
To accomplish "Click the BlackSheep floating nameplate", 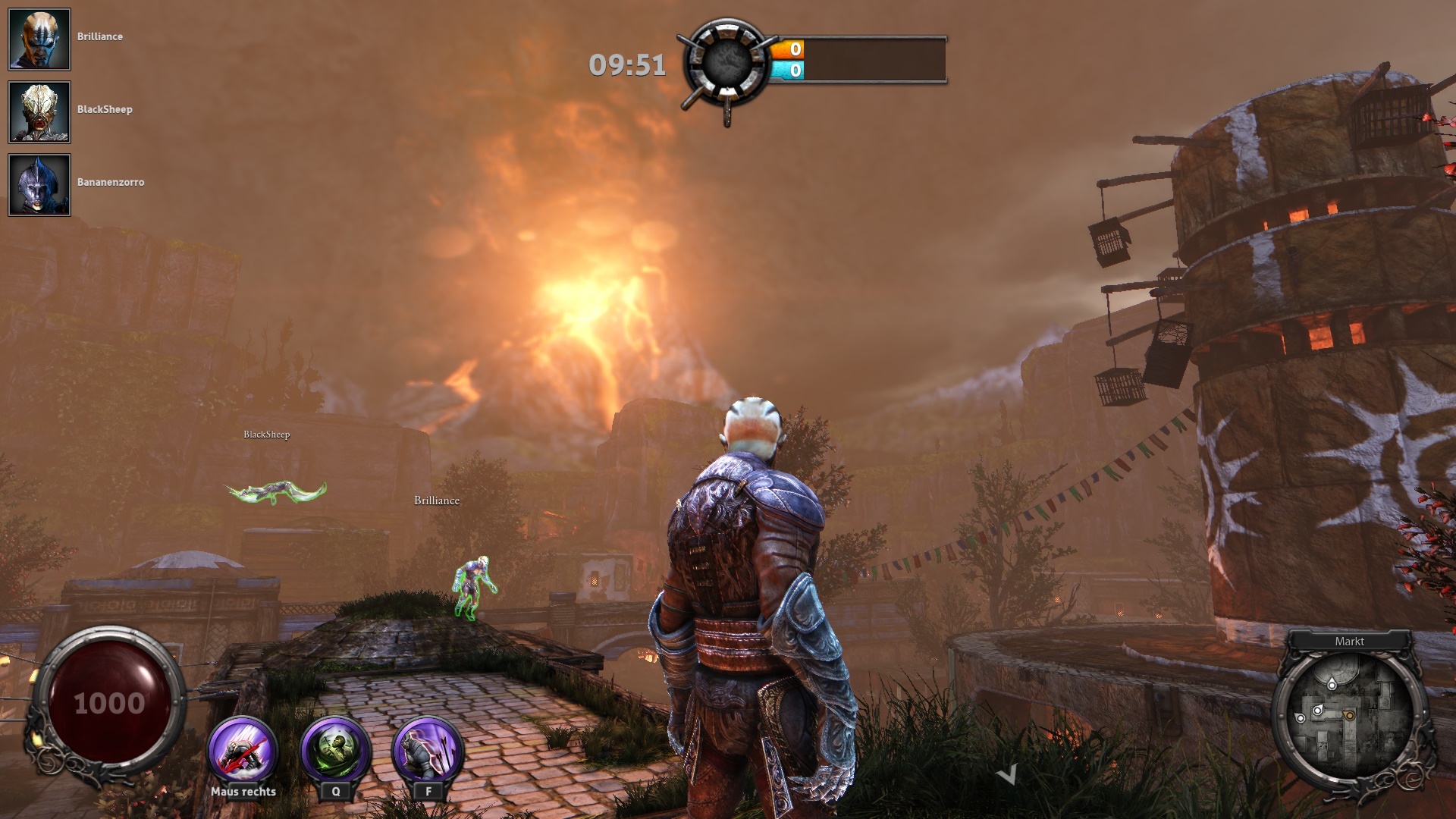I will click(x=267, y=435).
